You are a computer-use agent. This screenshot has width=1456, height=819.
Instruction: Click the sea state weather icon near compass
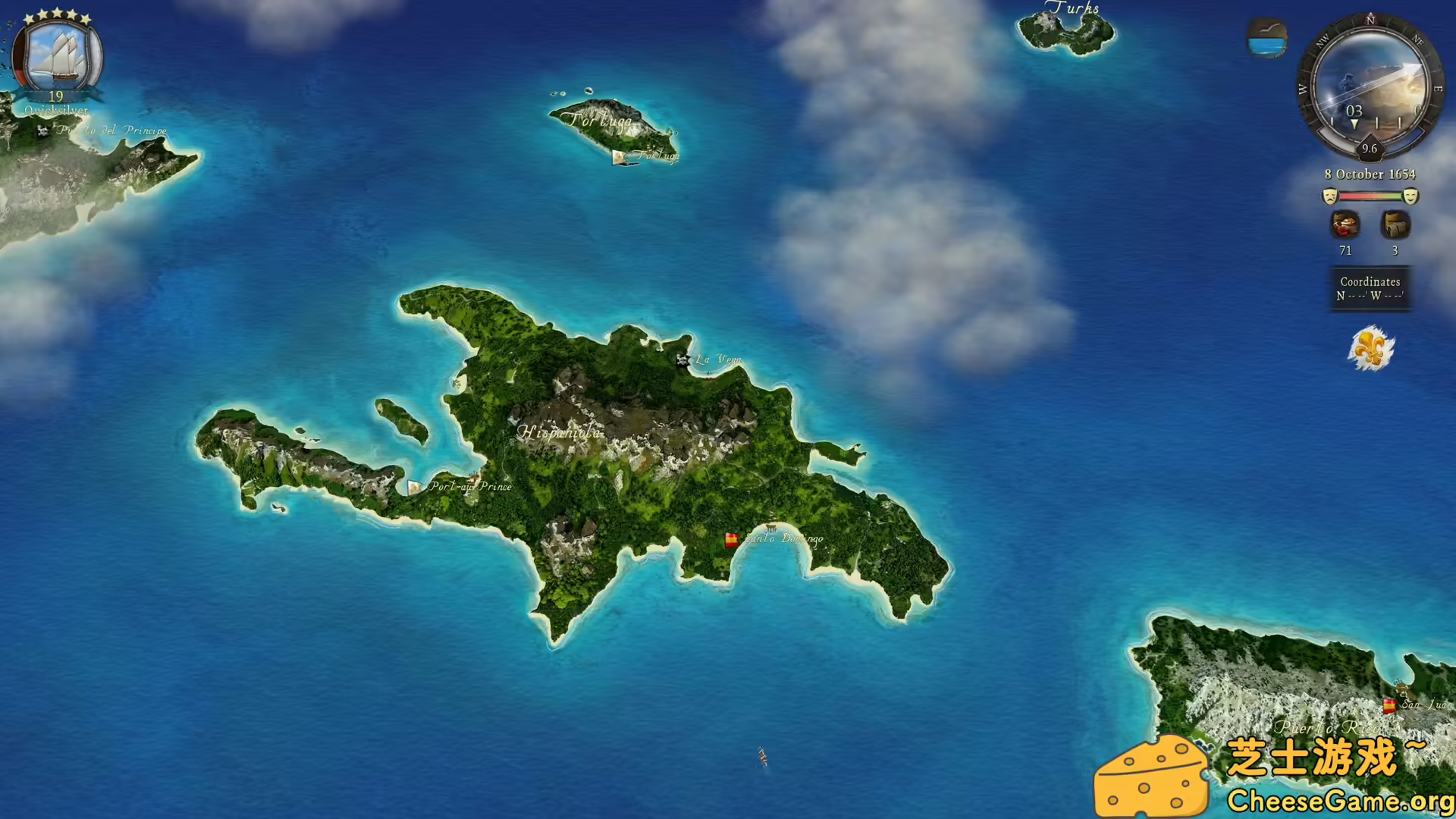pos(1266,36)
